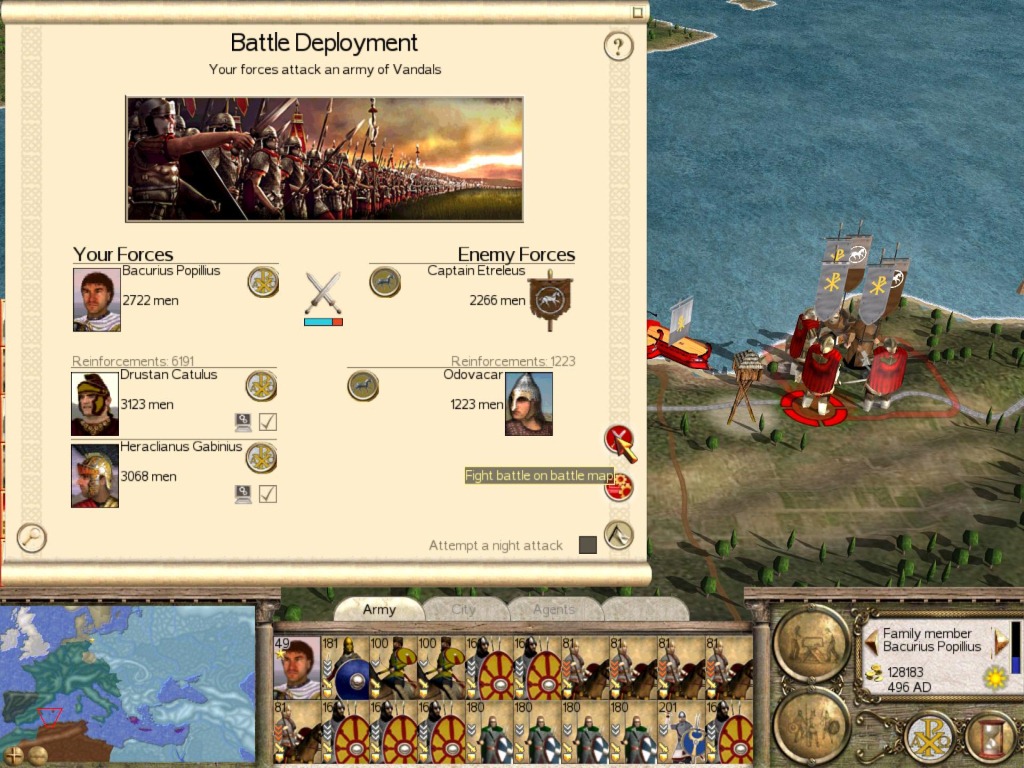Open faction overview with Chi-Rho button

tap(930, 738)
